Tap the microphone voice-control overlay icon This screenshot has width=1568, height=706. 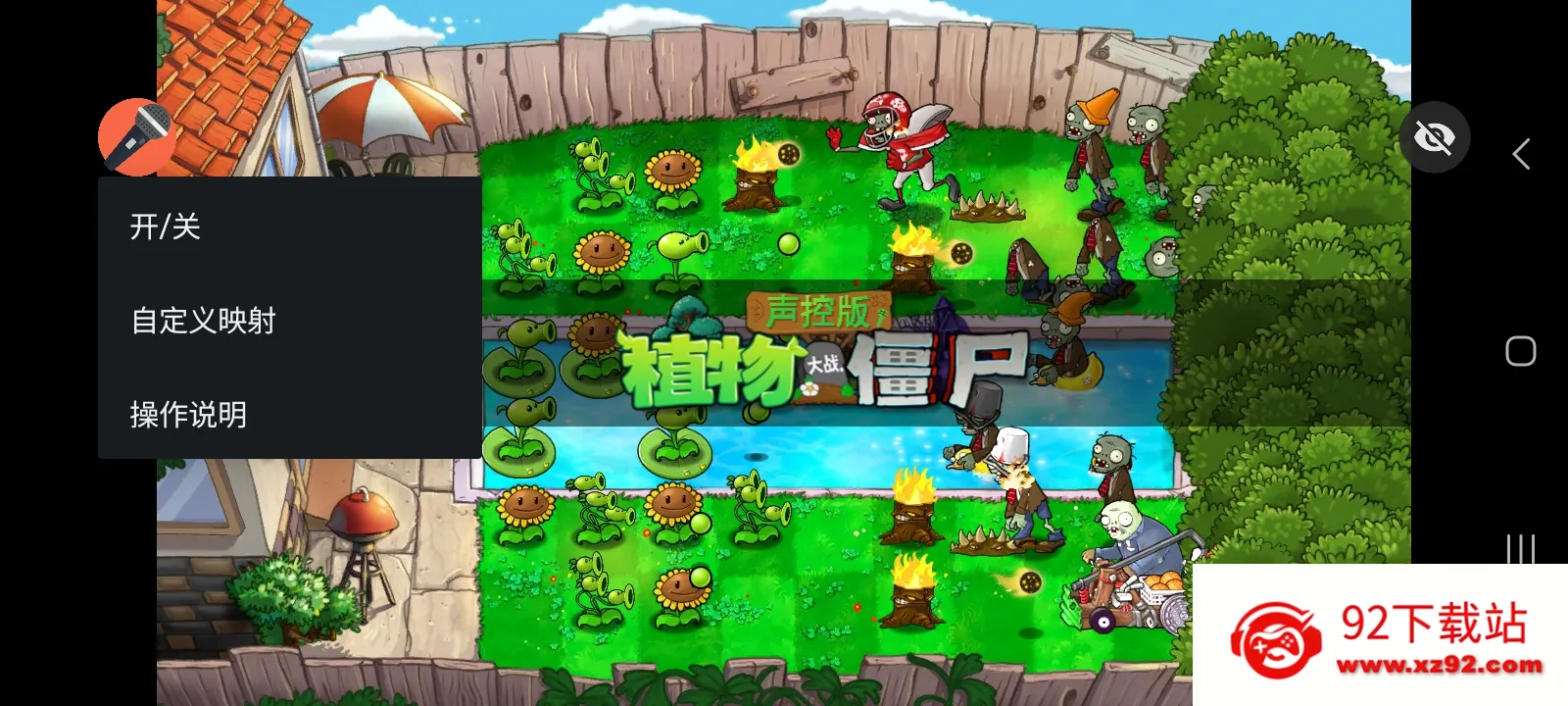(x=137, y=135)
